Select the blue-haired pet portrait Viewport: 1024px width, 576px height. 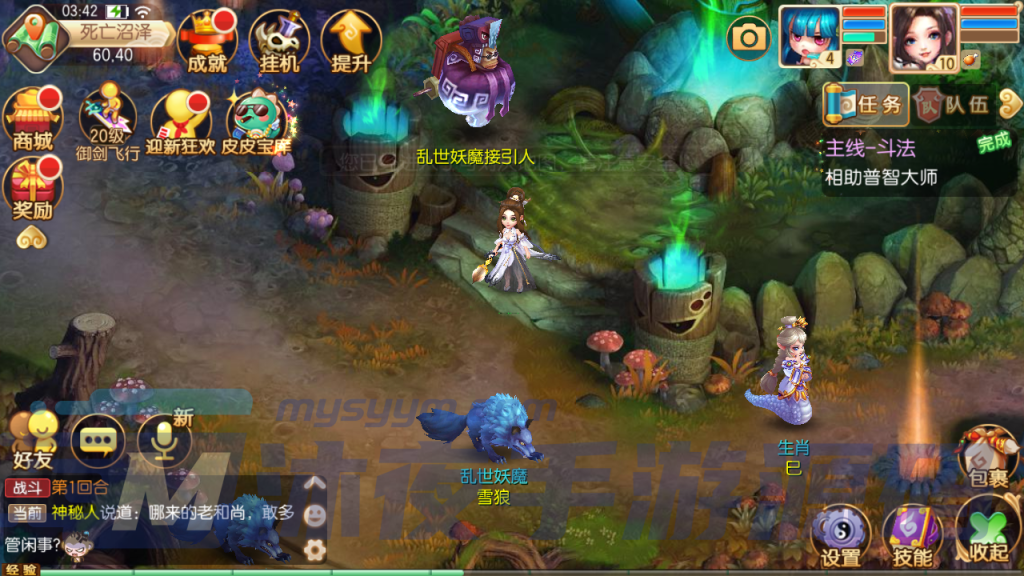pos(810,34)
